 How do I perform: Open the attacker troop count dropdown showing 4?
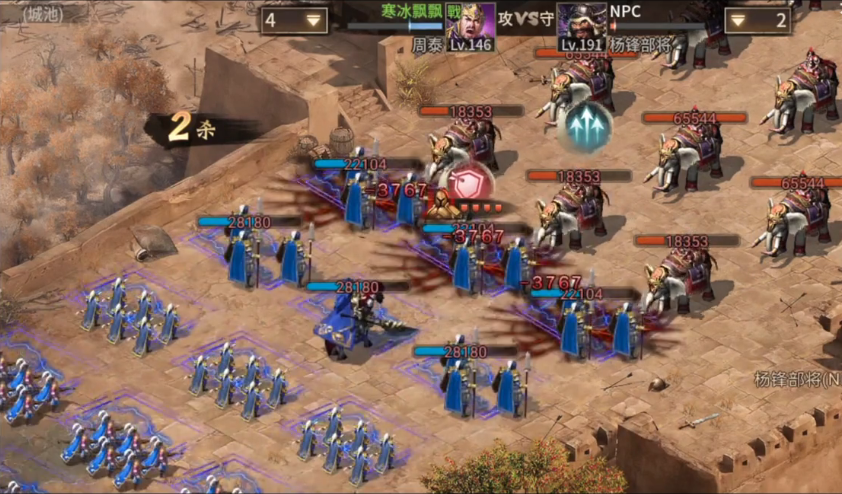pyautogui.click(x=294, y=20)
